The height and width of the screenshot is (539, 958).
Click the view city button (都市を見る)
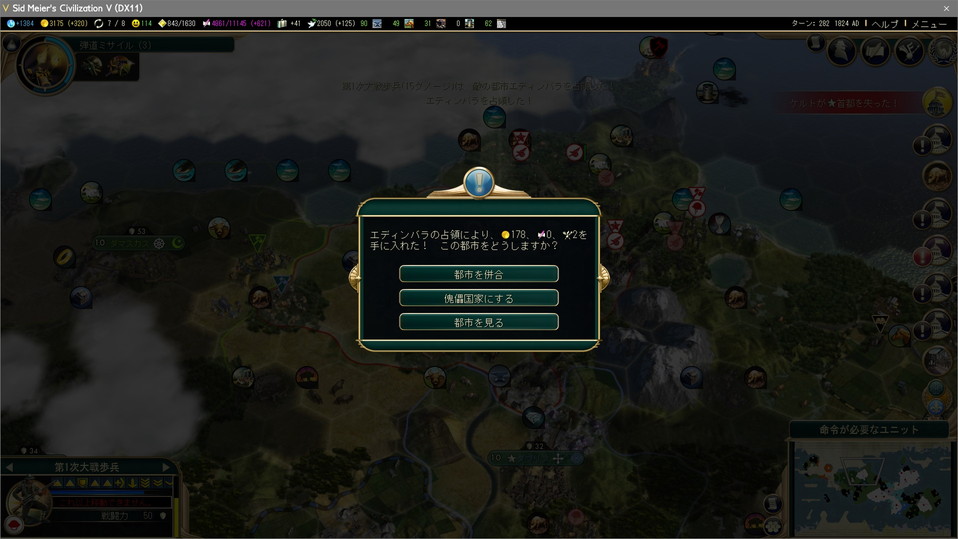(478, 322)
